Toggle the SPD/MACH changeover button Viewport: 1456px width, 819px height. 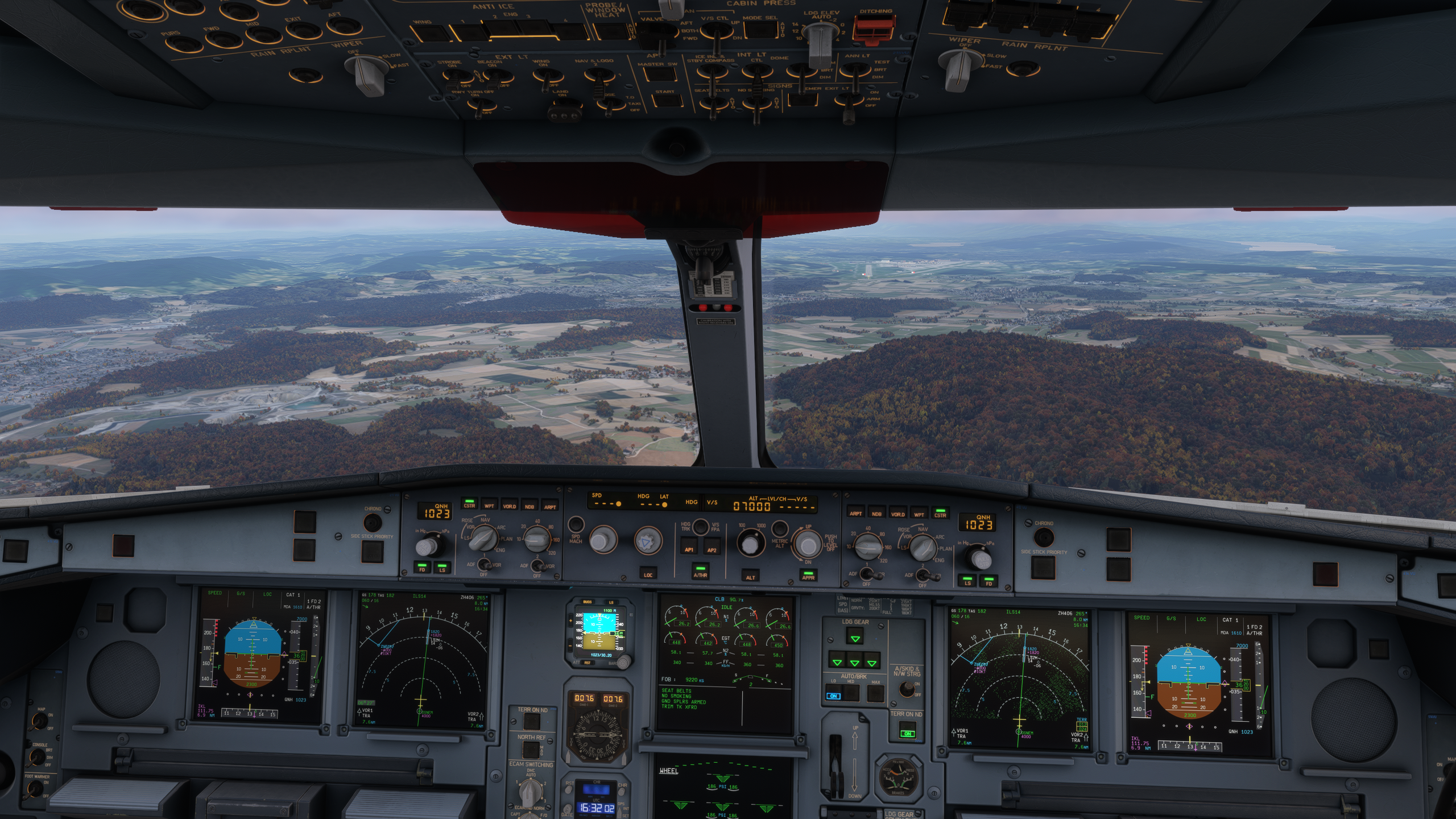click(x=576, y=524)
